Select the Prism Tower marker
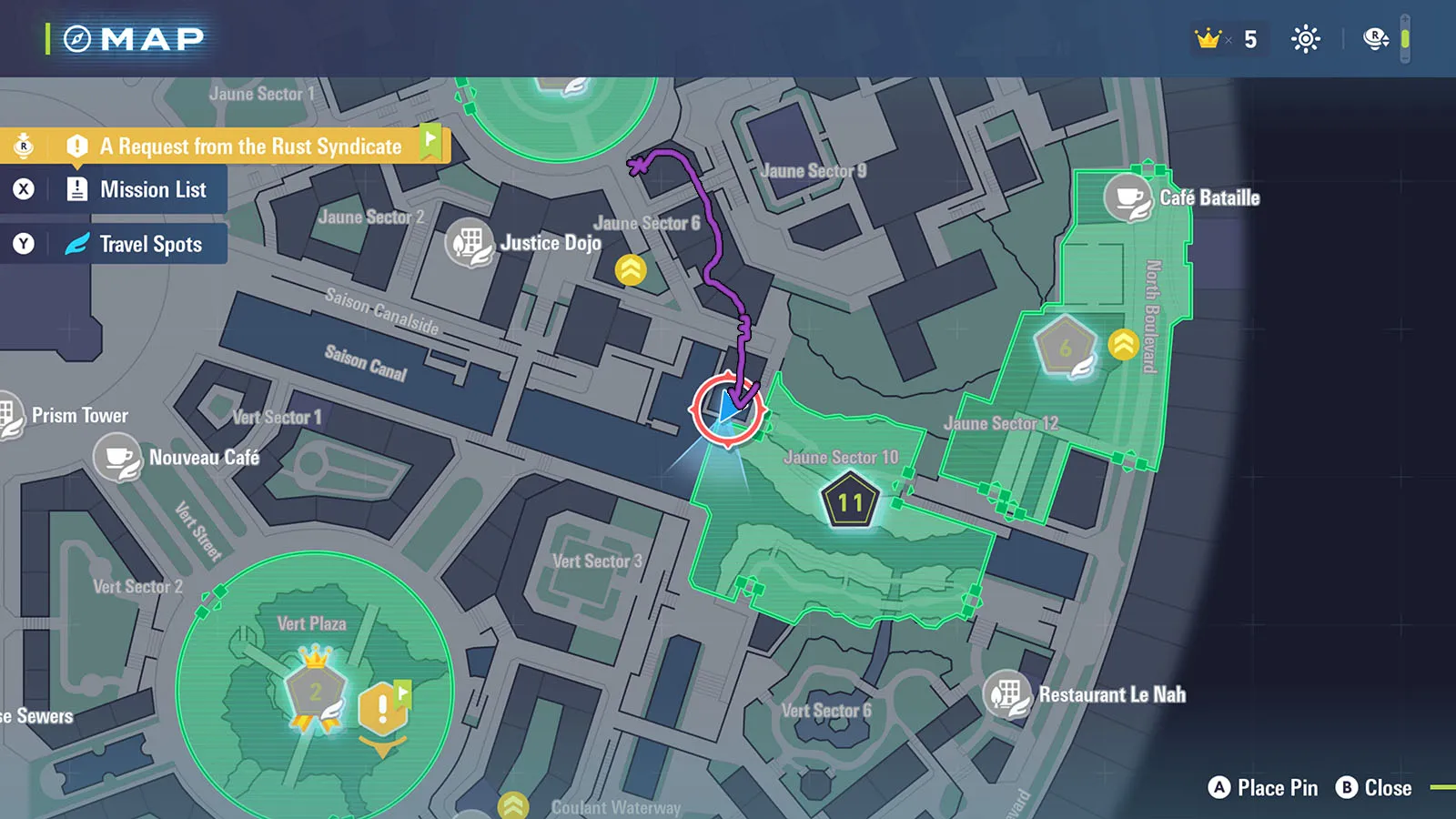The height and width of the screenshot is (819, 1456). [x=11, y=416]
